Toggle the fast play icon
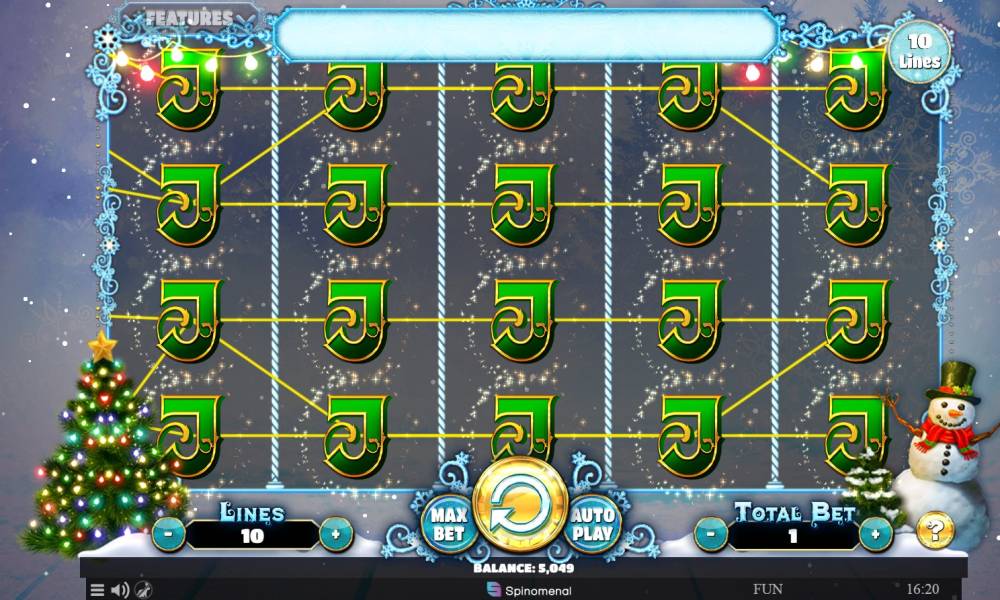Viewport: 1000px width, 600px height. 143,590
